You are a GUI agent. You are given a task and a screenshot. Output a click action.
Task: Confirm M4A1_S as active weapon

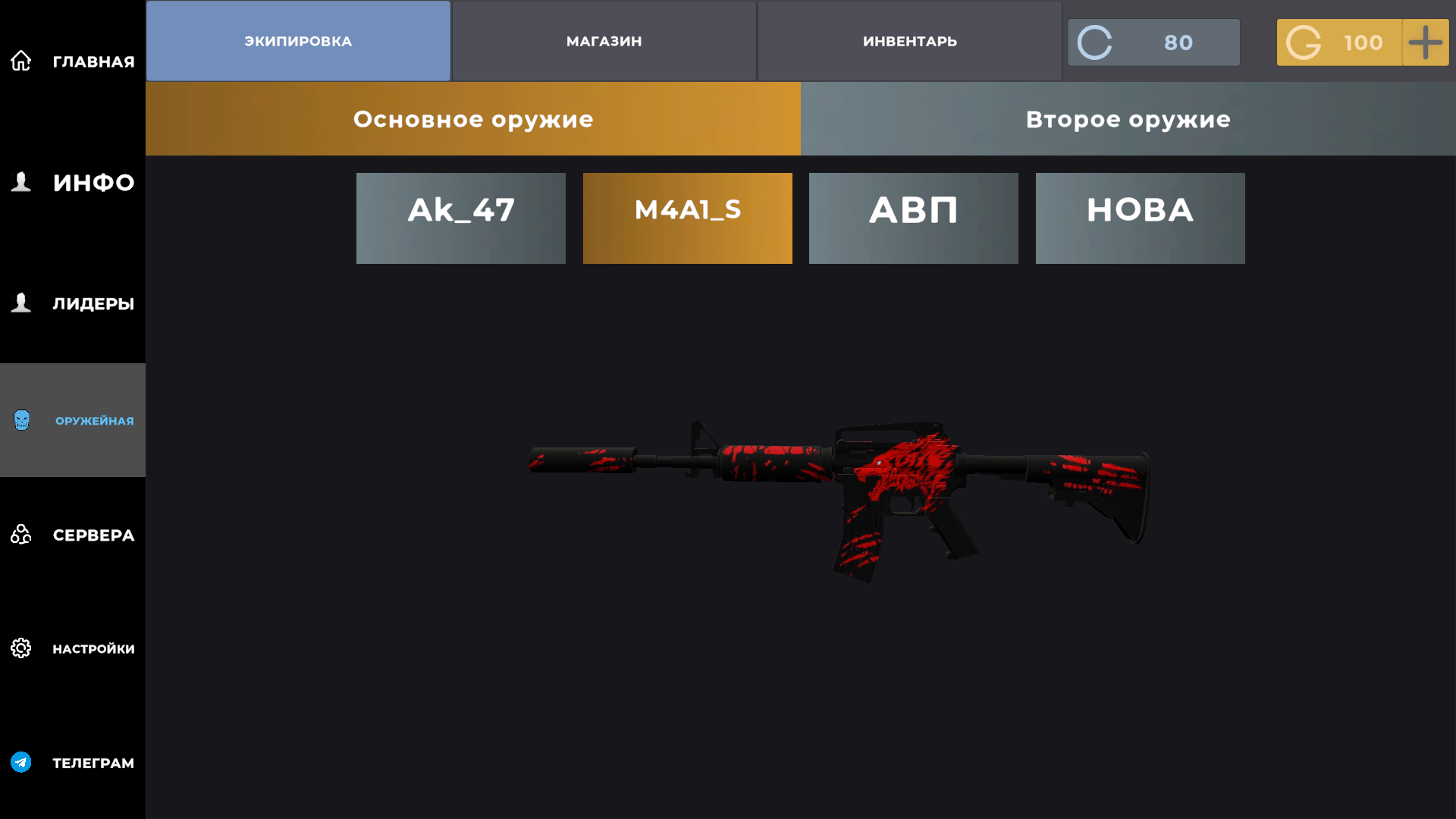coord(687,218)
